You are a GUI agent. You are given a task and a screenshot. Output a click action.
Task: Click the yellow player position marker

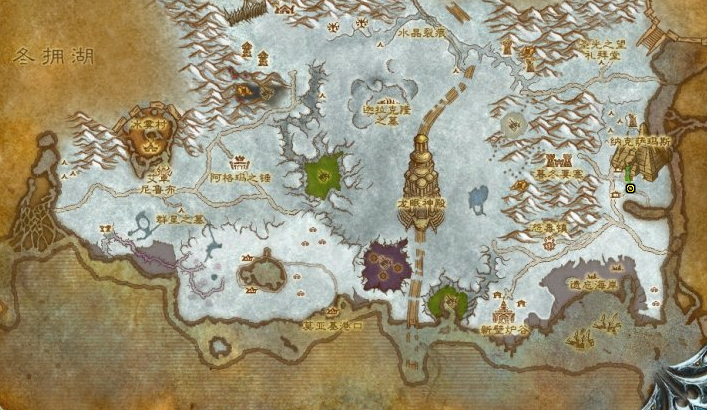pyautogui.click(x=630, y=187)
